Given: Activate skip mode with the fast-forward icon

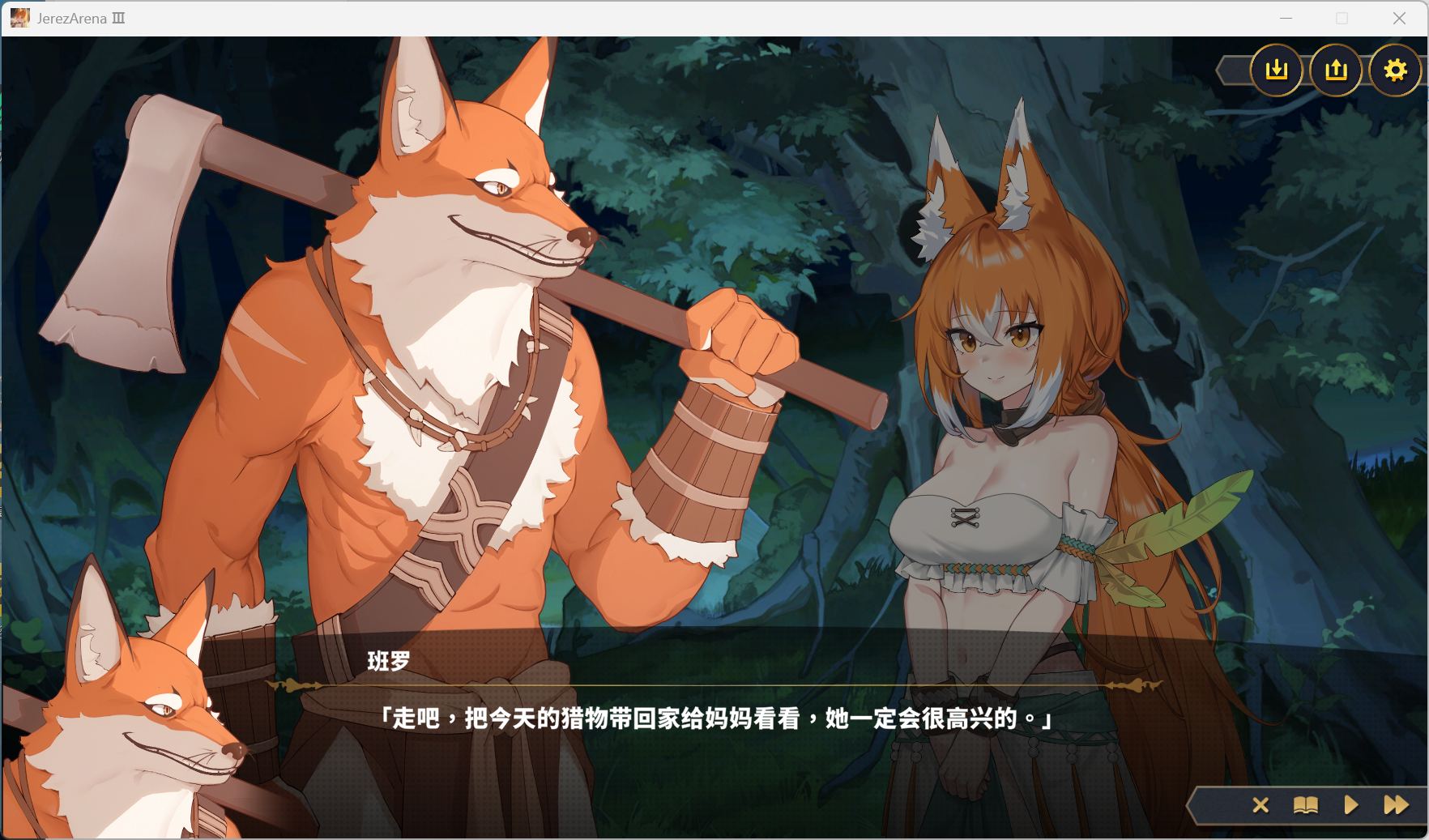Looking at the screenshot, I should tap(1394, 805).
